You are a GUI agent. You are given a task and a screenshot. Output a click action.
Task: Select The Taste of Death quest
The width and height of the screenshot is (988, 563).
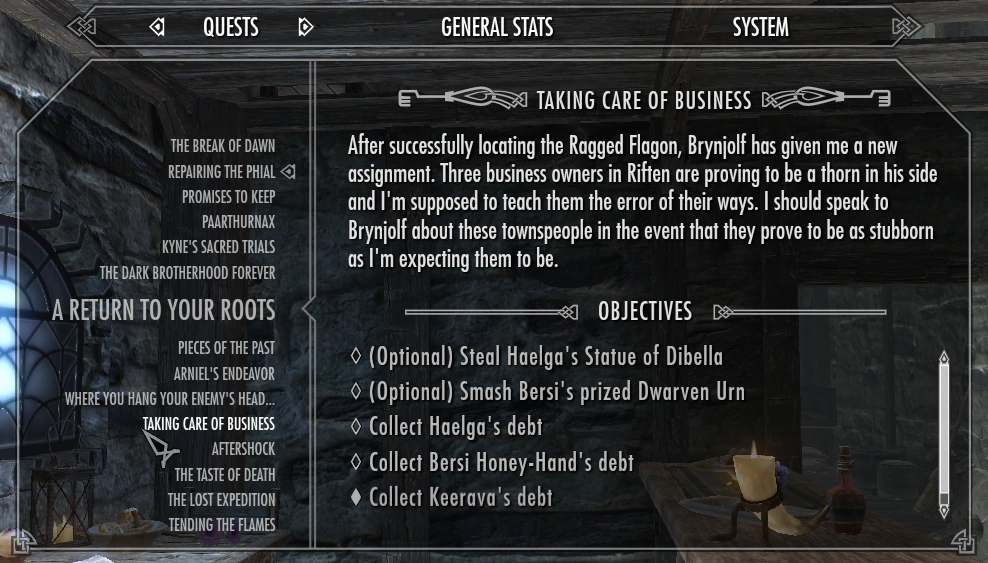point(225,475)
